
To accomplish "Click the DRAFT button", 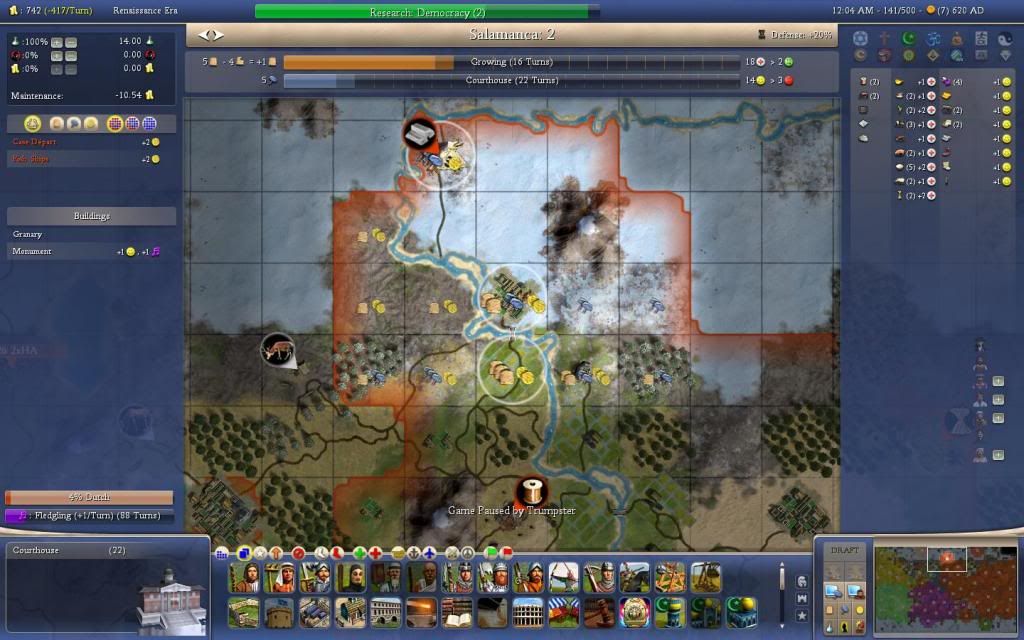I will [x=845, y=551].
